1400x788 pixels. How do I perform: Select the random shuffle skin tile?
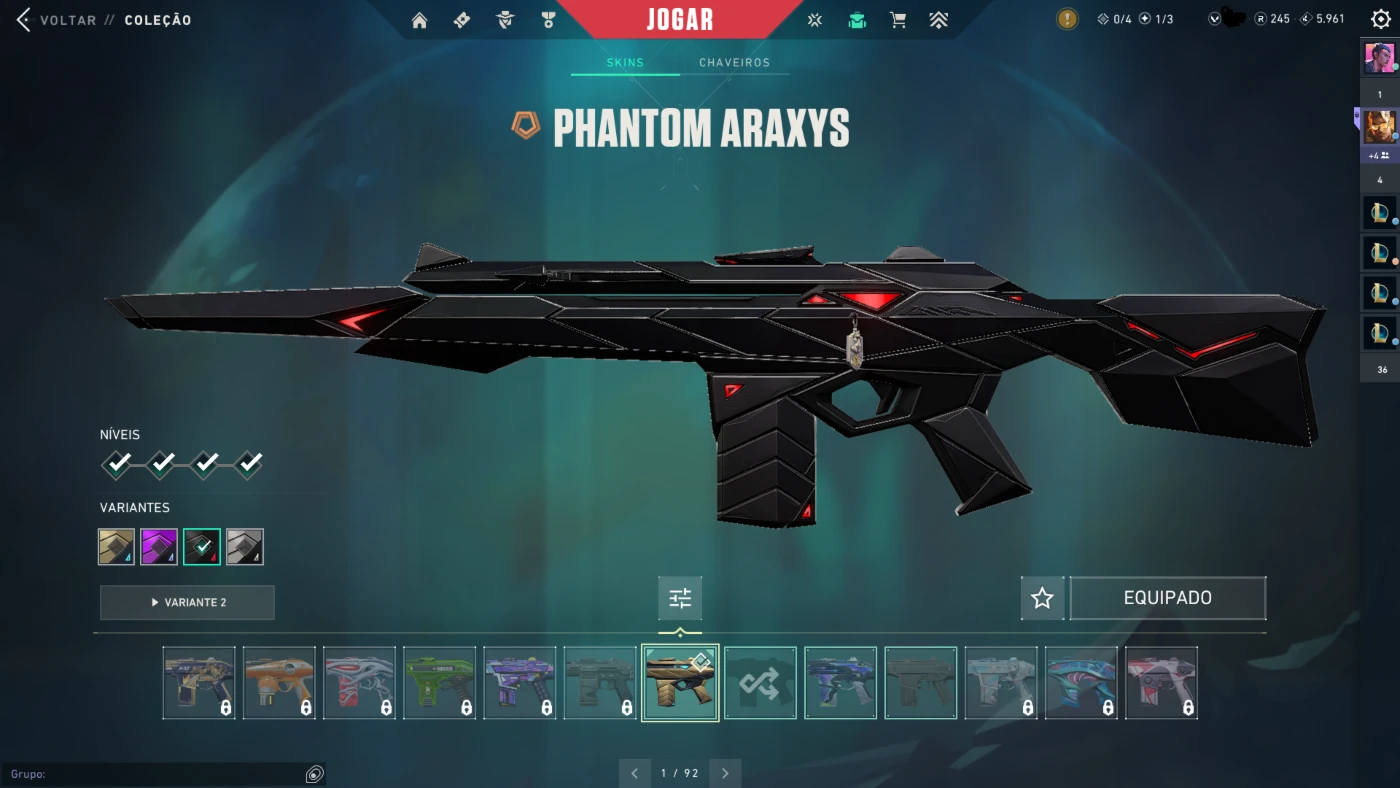tap(760, 683)
